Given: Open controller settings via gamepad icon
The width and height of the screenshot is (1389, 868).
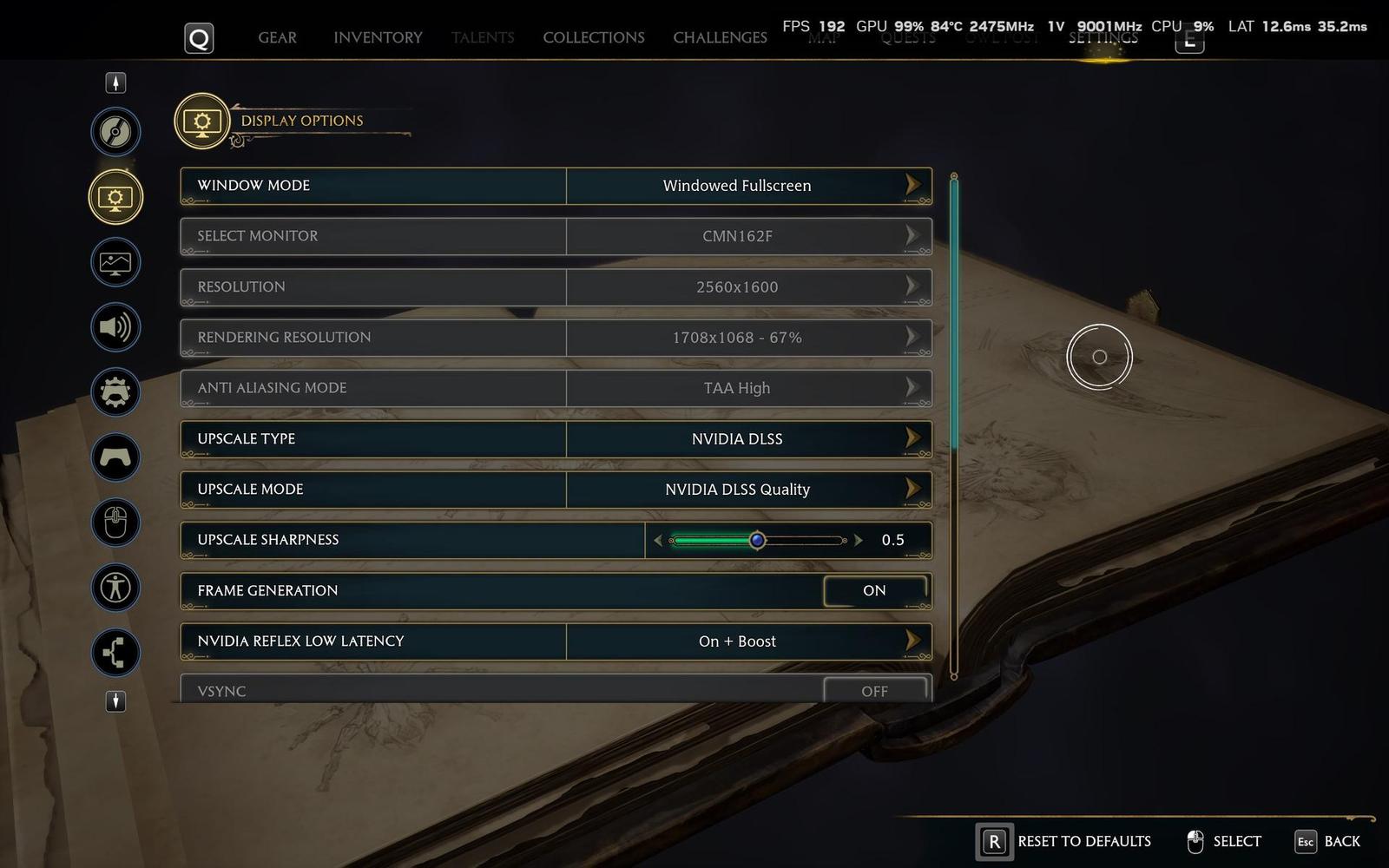Looking at the screenshot, I should tap(115, 457).
